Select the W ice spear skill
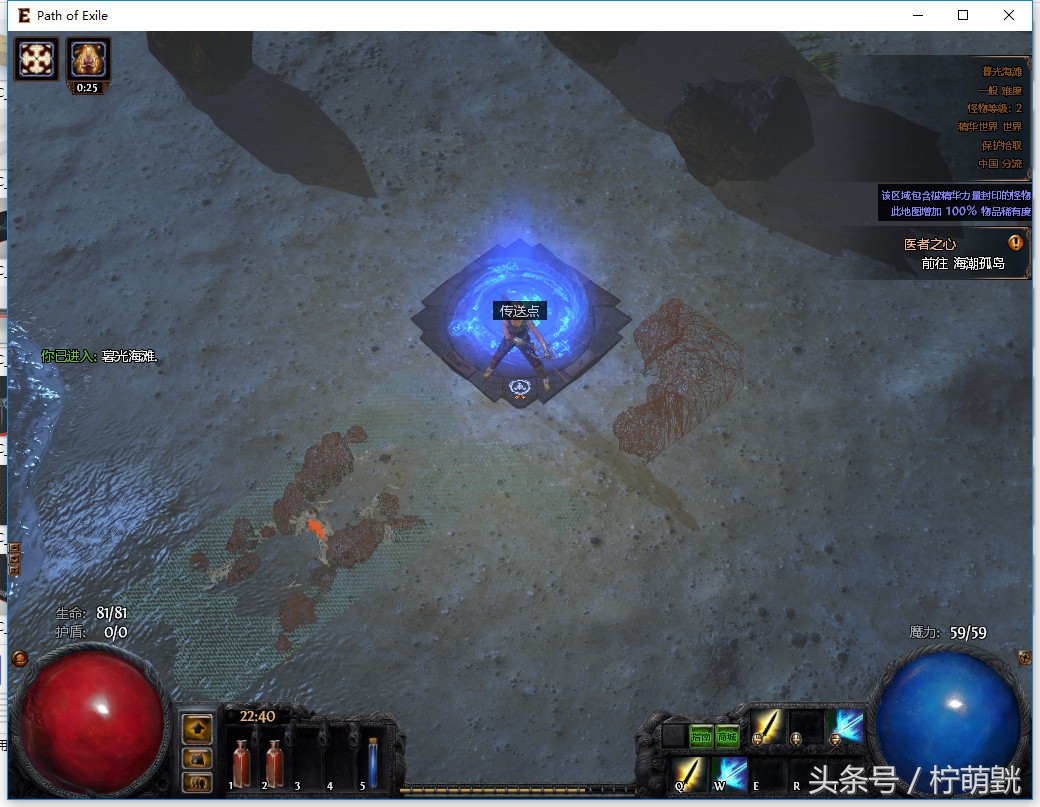1040x807 pixels. pos(729,772)
